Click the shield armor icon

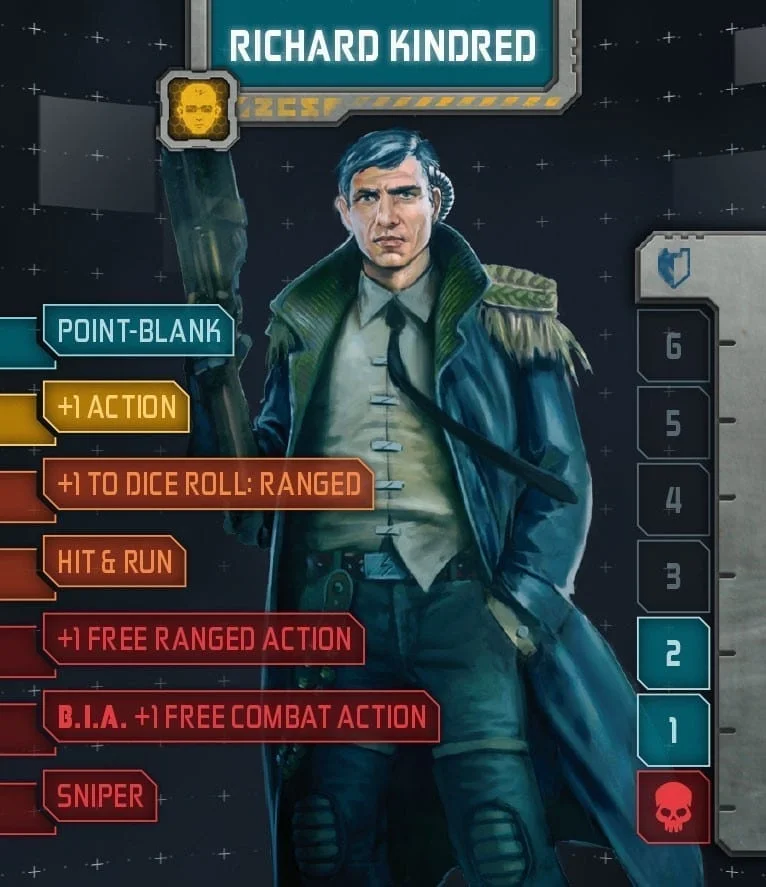[674, 268]
